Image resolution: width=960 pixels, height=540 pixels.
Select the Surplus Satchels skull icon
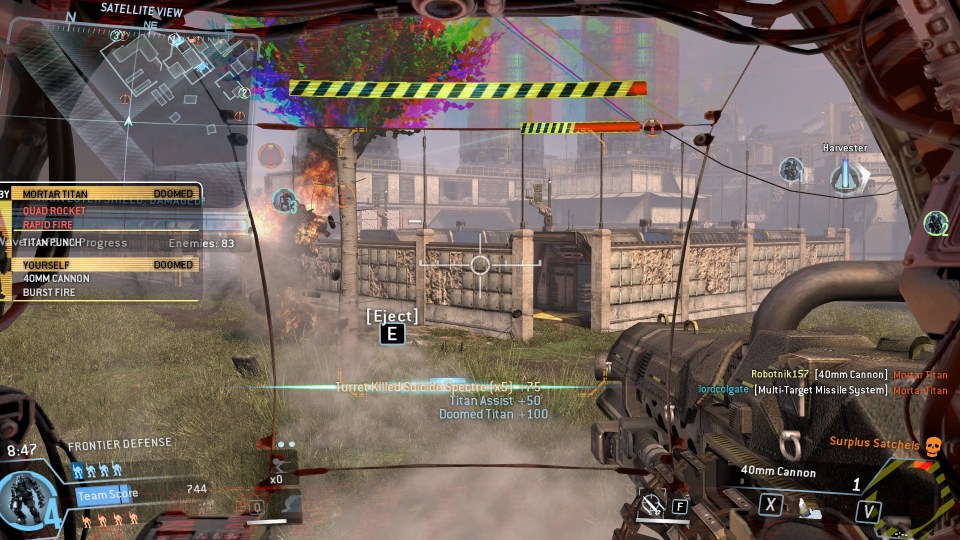pos(932,443)
